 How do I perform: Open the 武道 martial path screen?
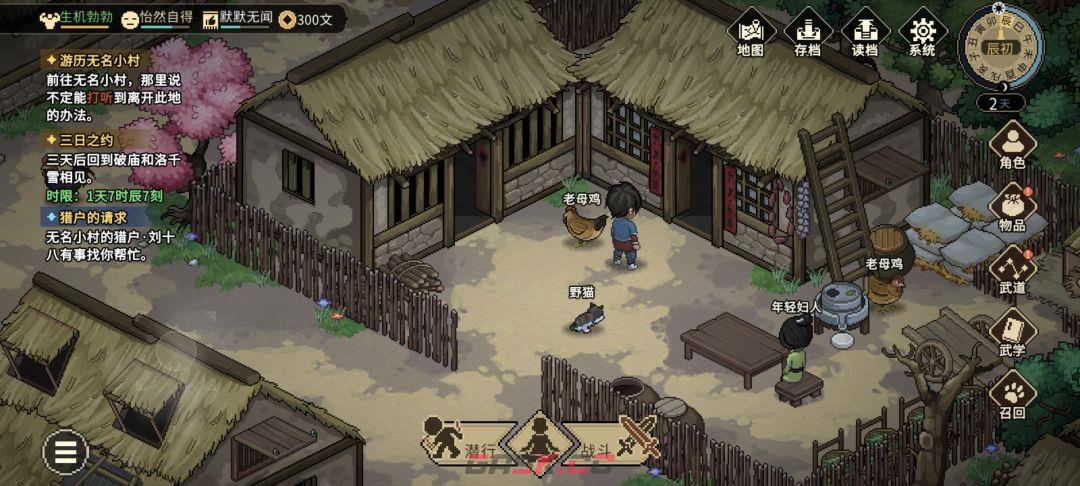click(x=1012, y=270)
